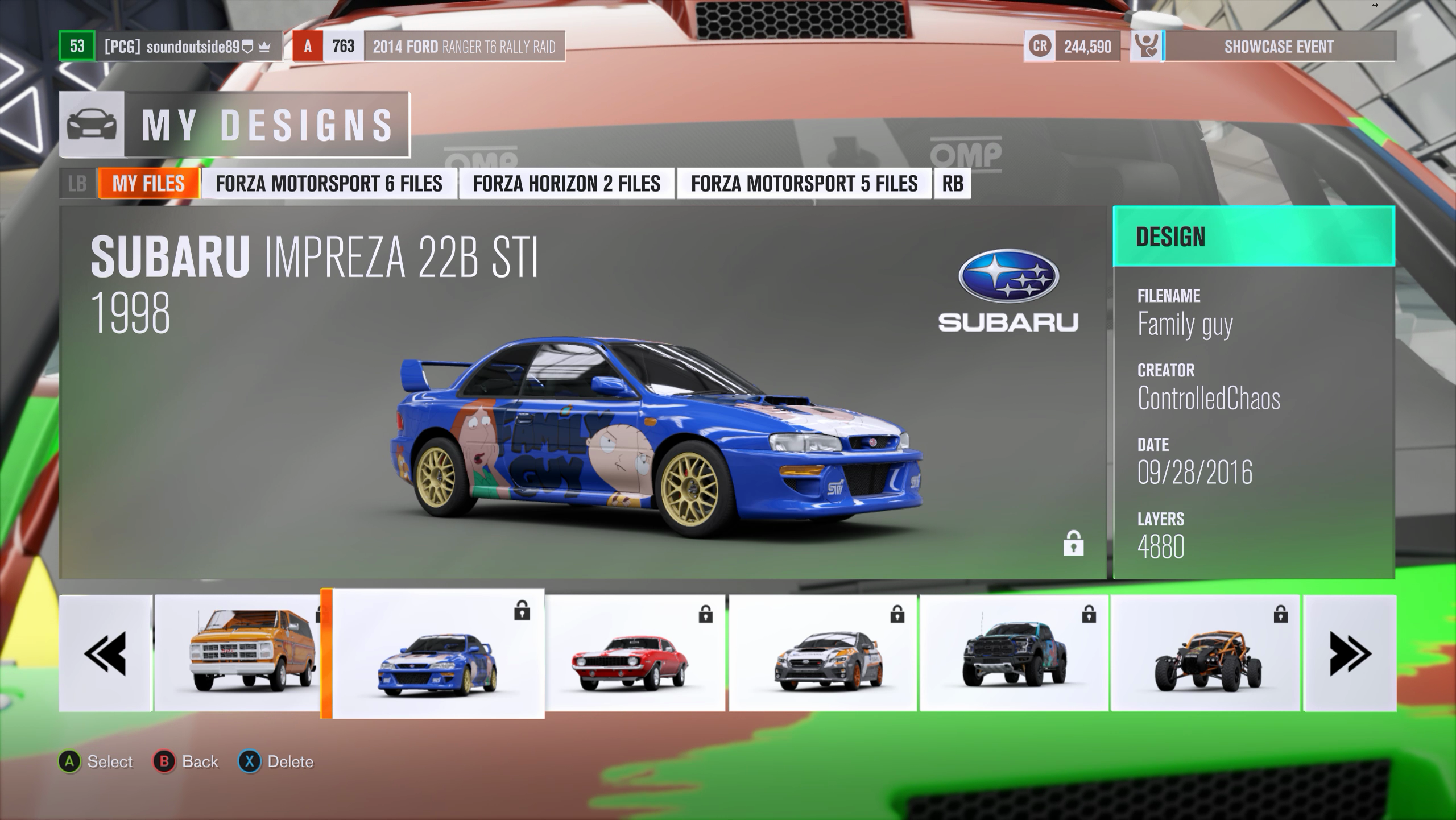
Task: Open the Forza Motorsport 6 Files tab
Action: coord(329,184)
